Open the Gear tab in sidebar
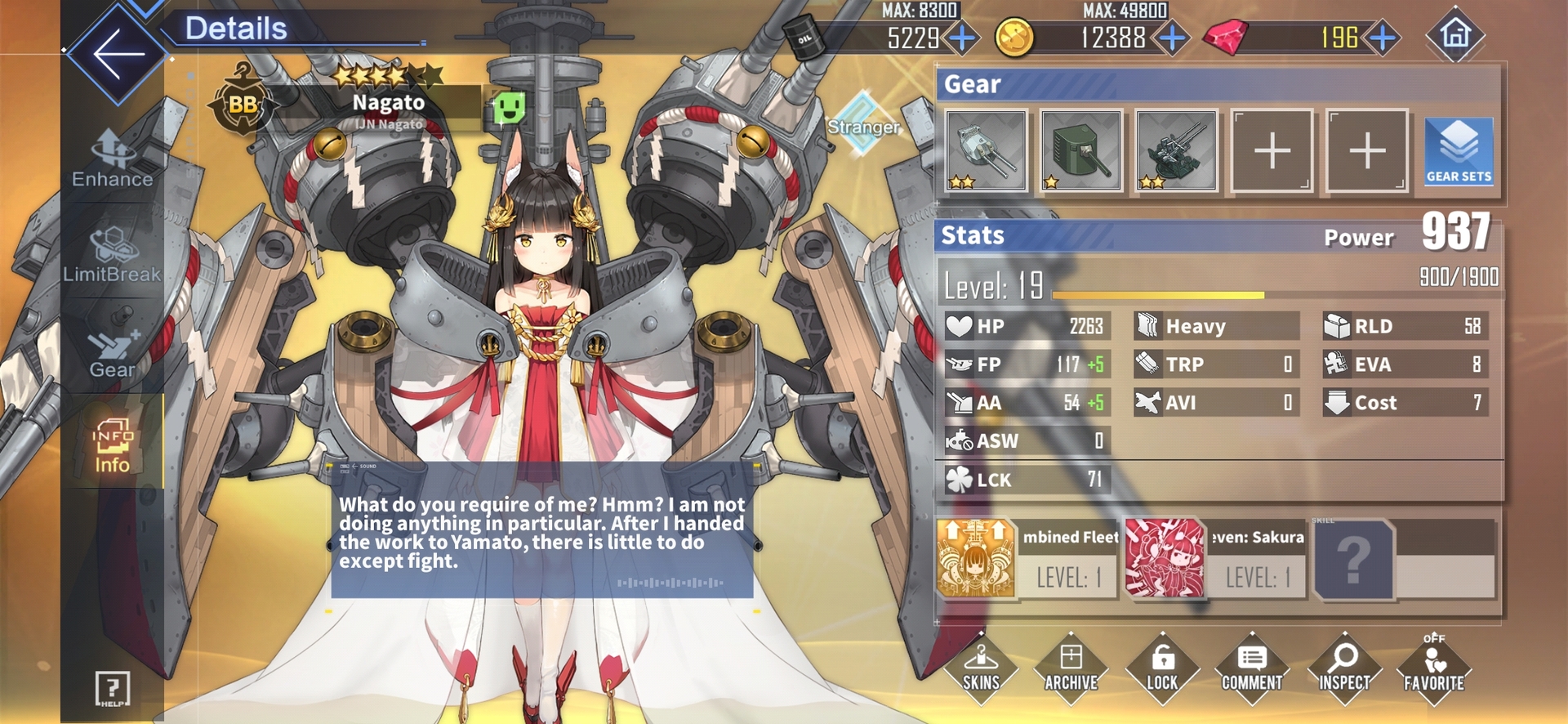Image resolution: width=1568 pixels, height=724 pixels. click(112, 351)
